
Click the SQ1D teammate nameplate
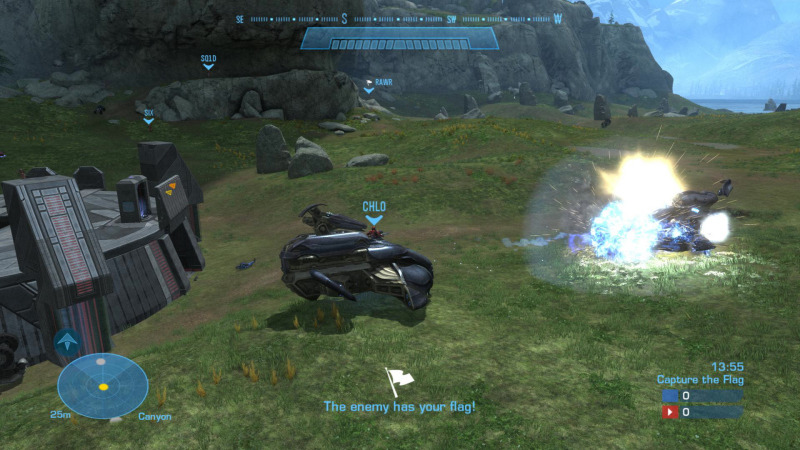(x=208, y=60)
